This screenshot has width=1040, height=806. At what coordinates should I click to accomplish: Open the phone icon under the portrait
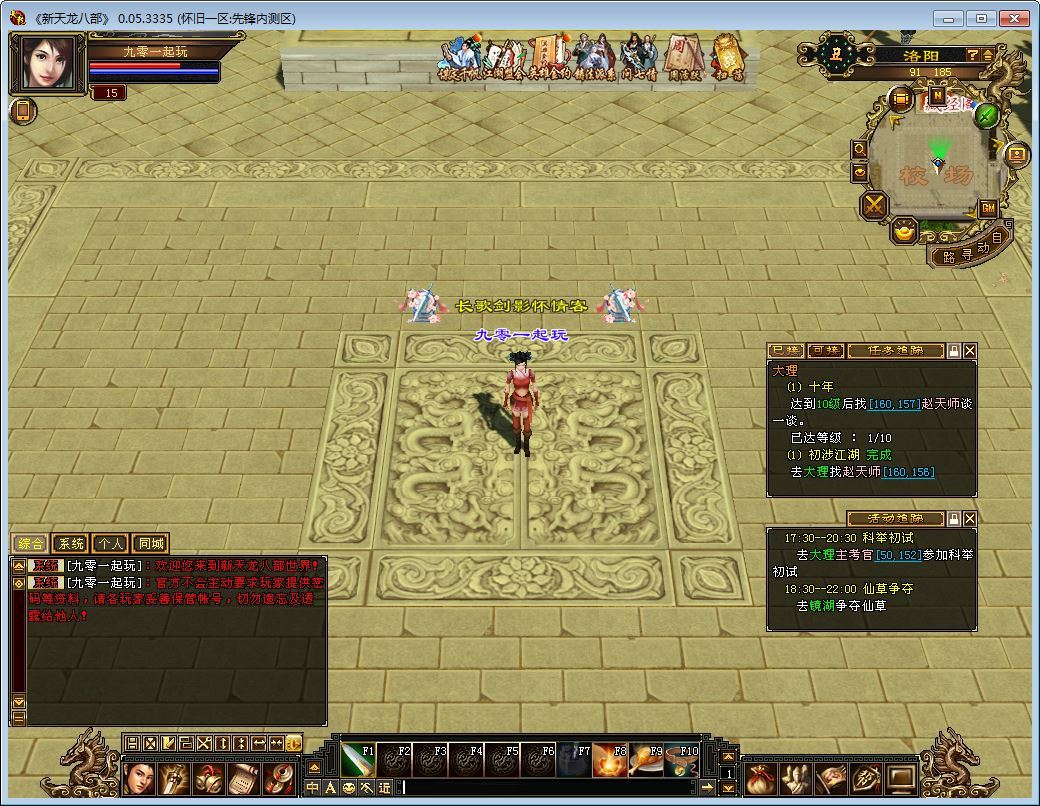pos(23,111)
